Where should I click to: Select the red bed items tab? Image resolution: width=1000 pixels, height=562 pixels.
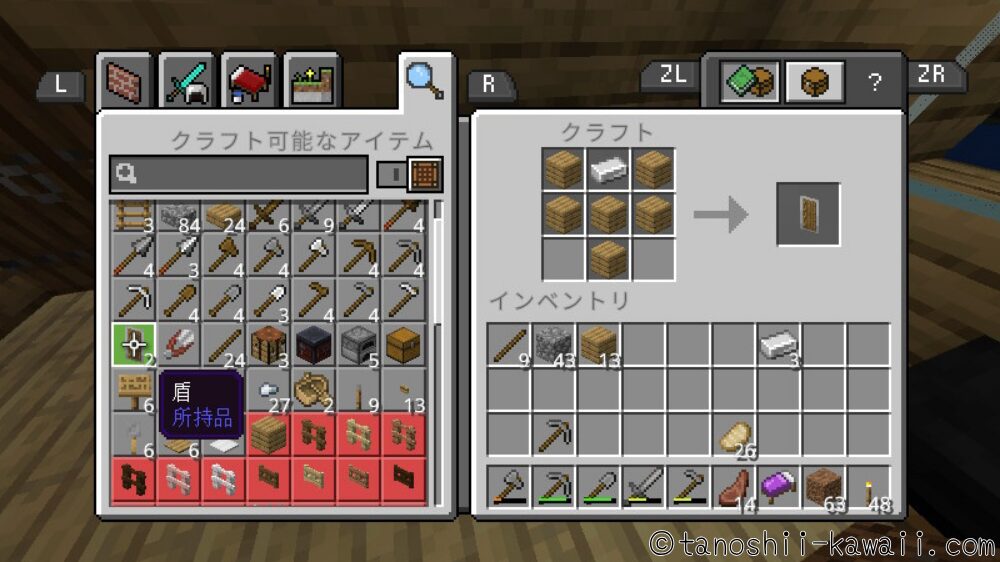point(250,81)
